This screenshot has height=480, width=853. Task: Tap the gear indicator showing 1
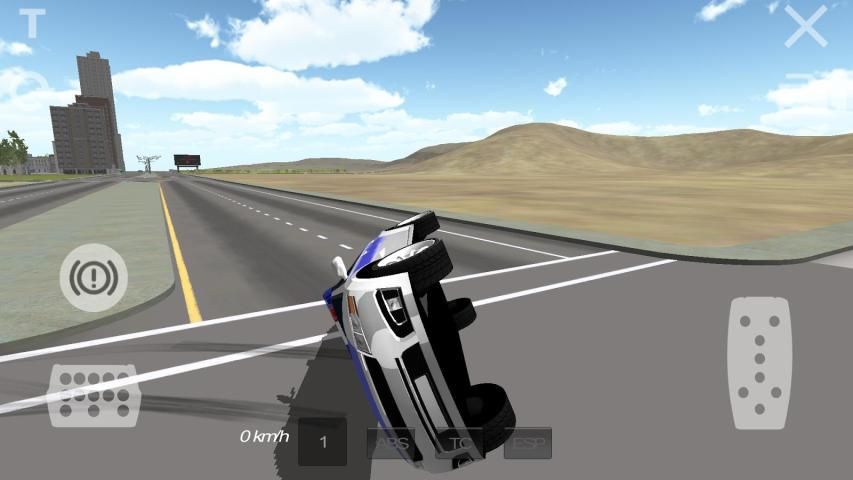(x=323, y=442)
